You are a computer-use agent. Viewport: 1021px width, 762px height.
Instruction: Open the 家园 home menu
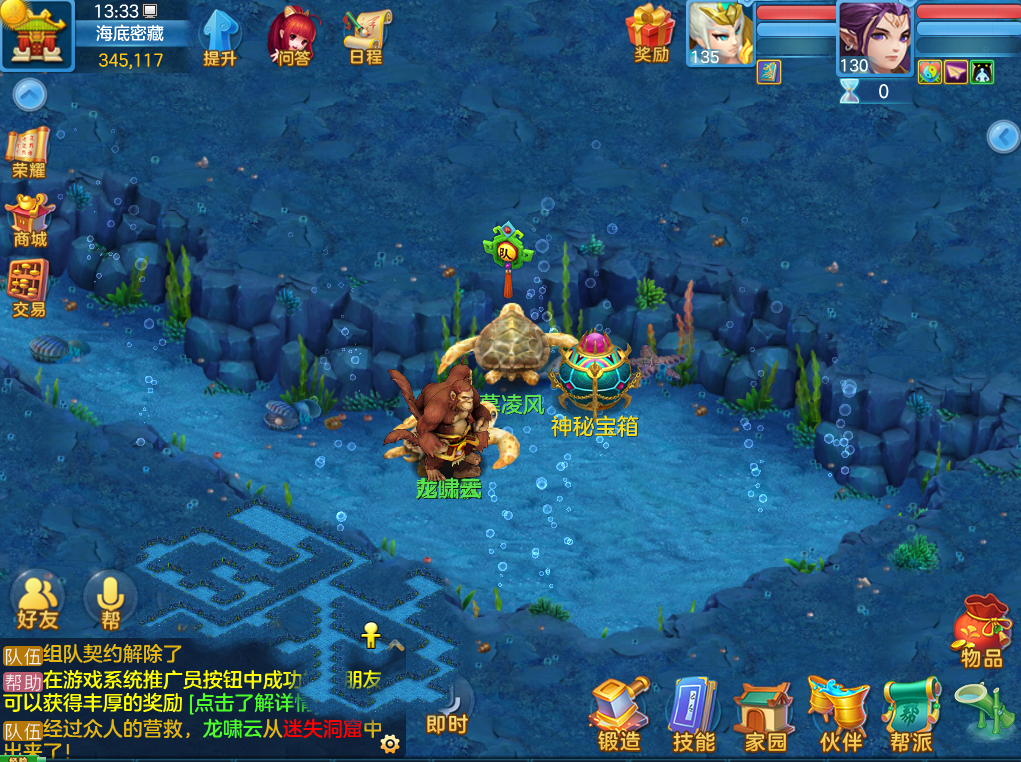pos(766,714)
